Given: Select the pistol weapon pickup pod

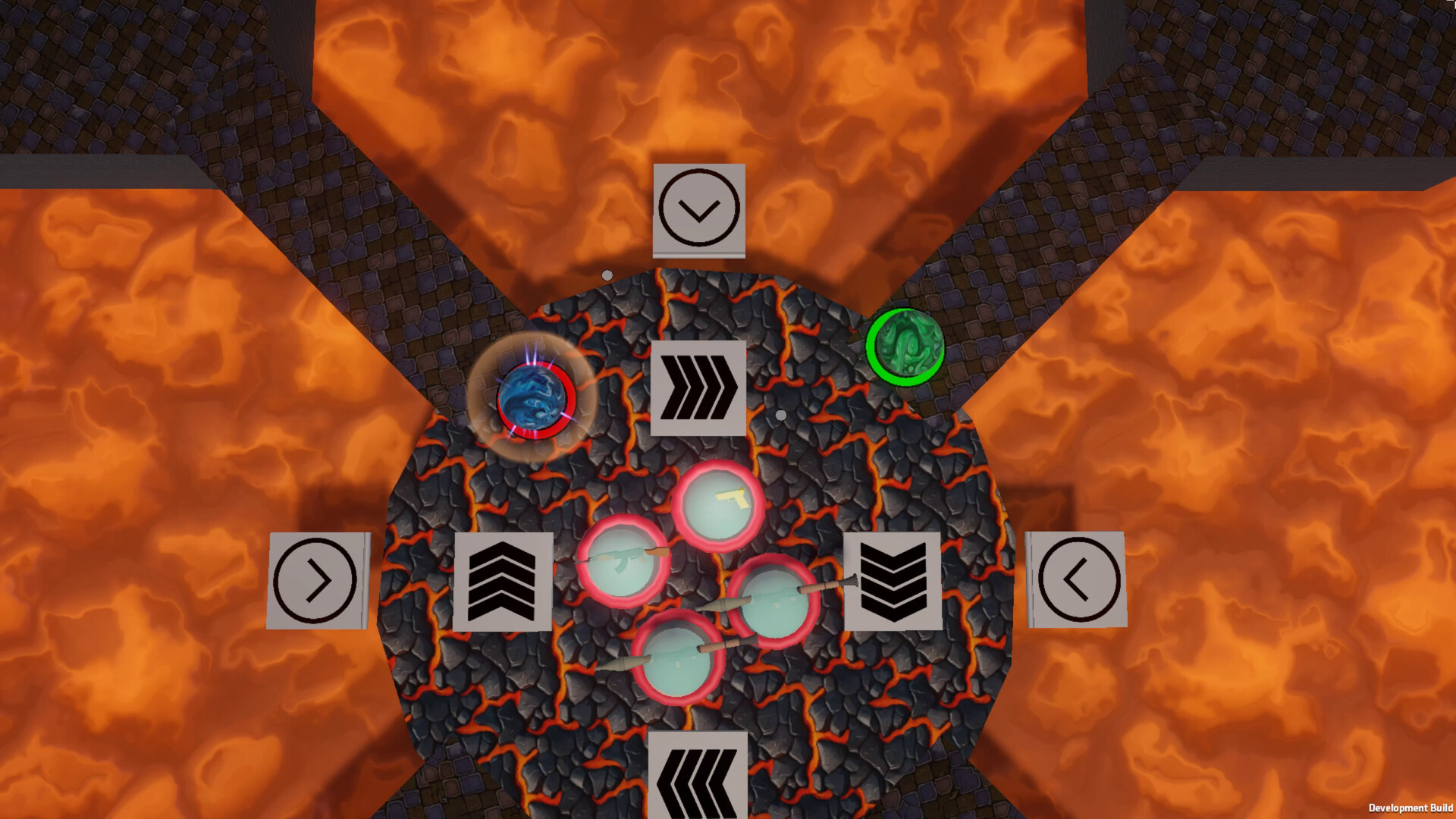Looking at the screenshot, I should (719, 504).
